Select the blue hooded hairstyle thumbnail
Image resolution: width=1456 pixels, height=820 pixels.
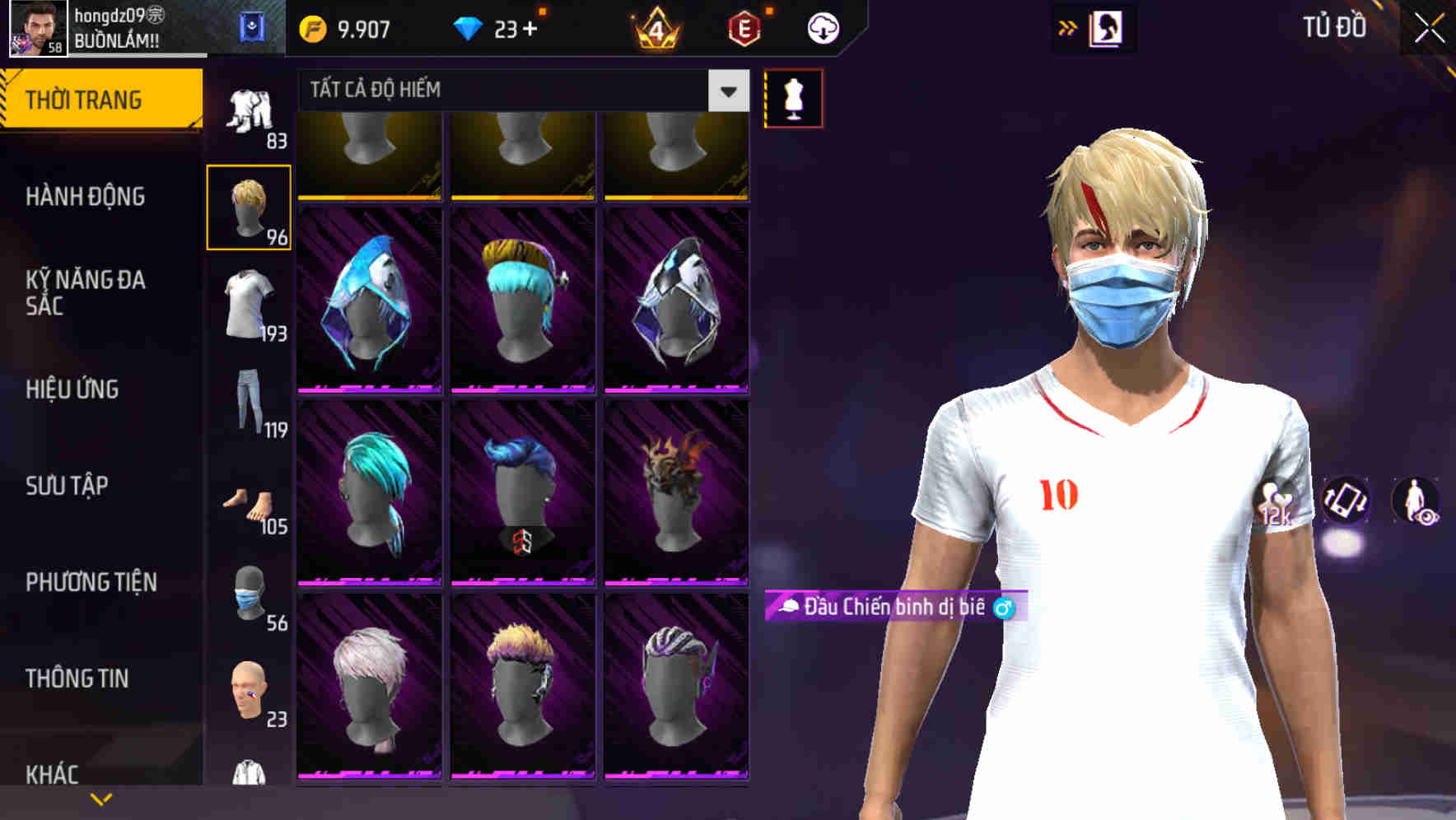pos(368,301)
